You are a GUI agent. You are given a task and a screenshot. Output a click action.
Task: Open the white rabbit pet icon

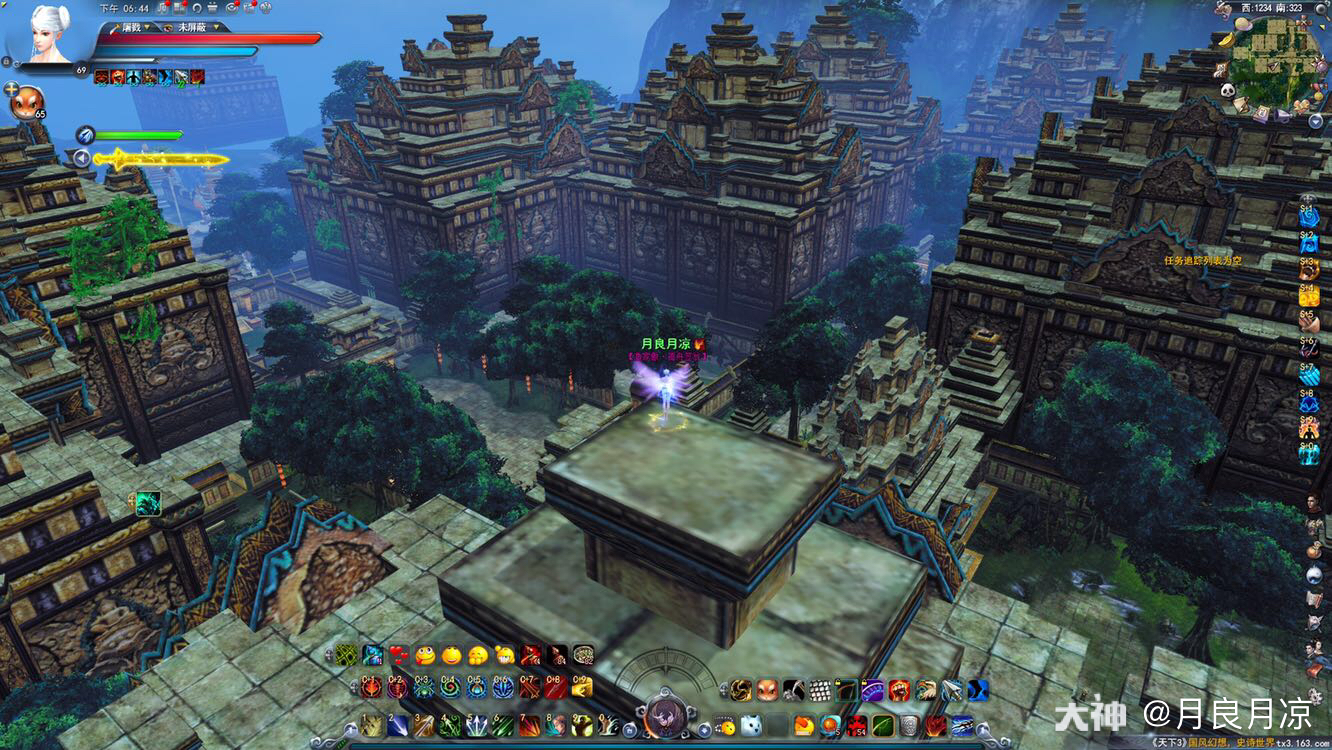click(x=750, y=725)
